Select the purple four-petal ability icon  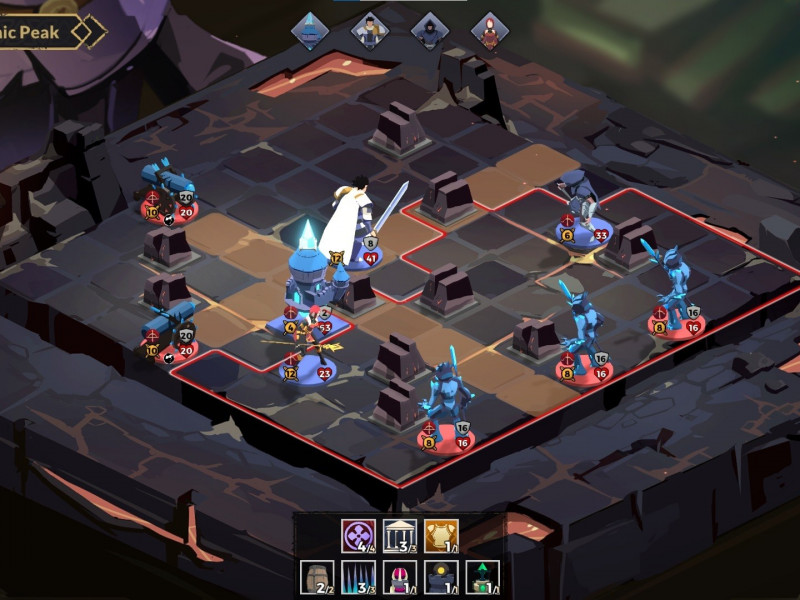357,536
